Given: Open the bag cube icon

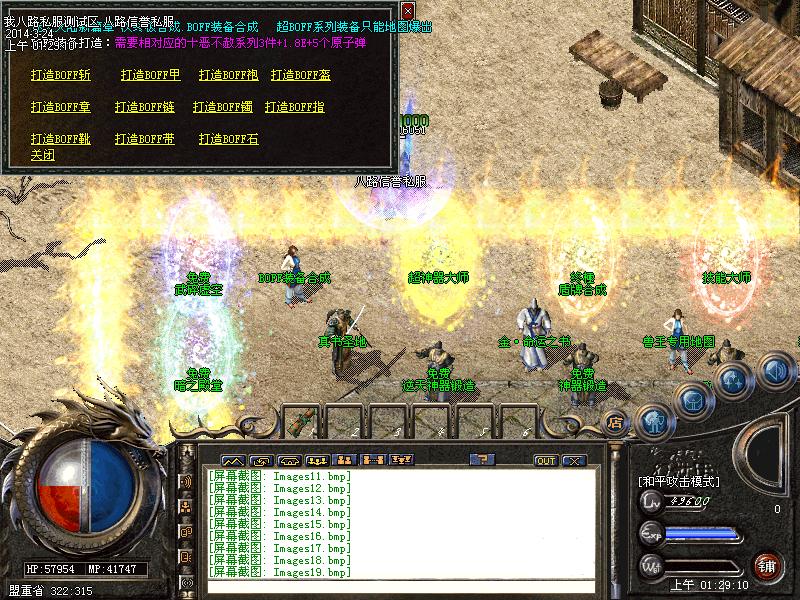Looking at the screenshot, I should pos(691,398).
